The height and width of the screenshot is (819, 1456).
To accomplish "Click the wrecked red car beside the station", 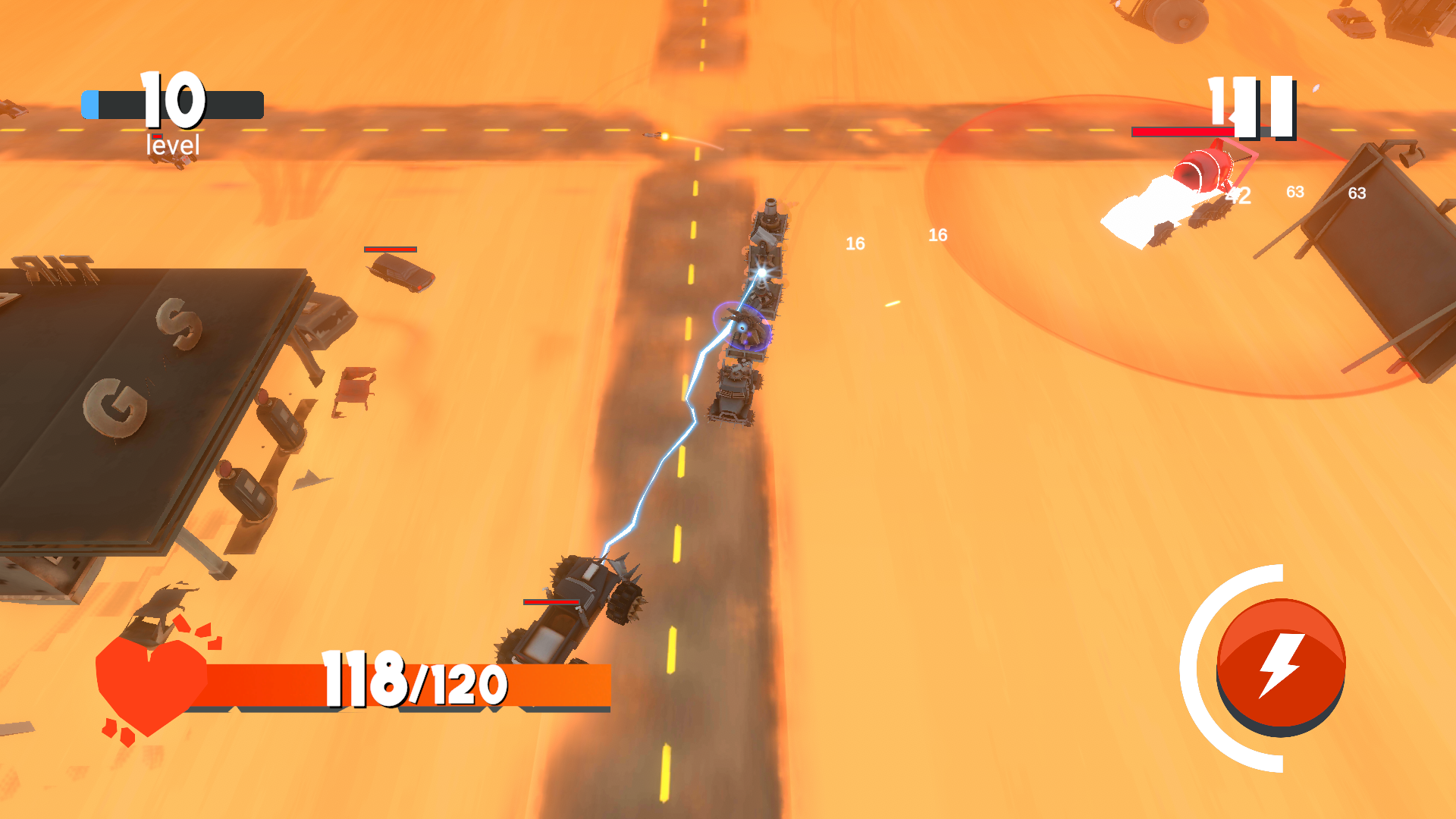I will pos(356,387).
